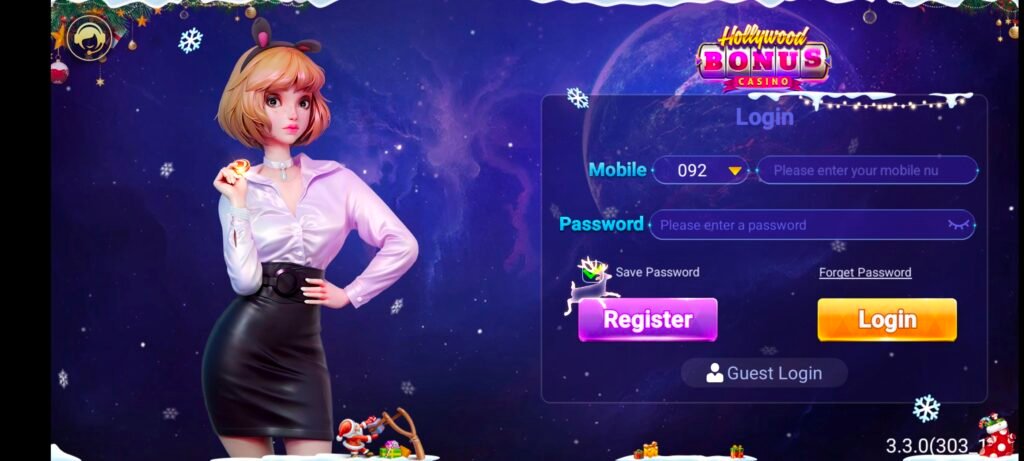
Task: Hit the orange Login button
Action: pos(887,320)
